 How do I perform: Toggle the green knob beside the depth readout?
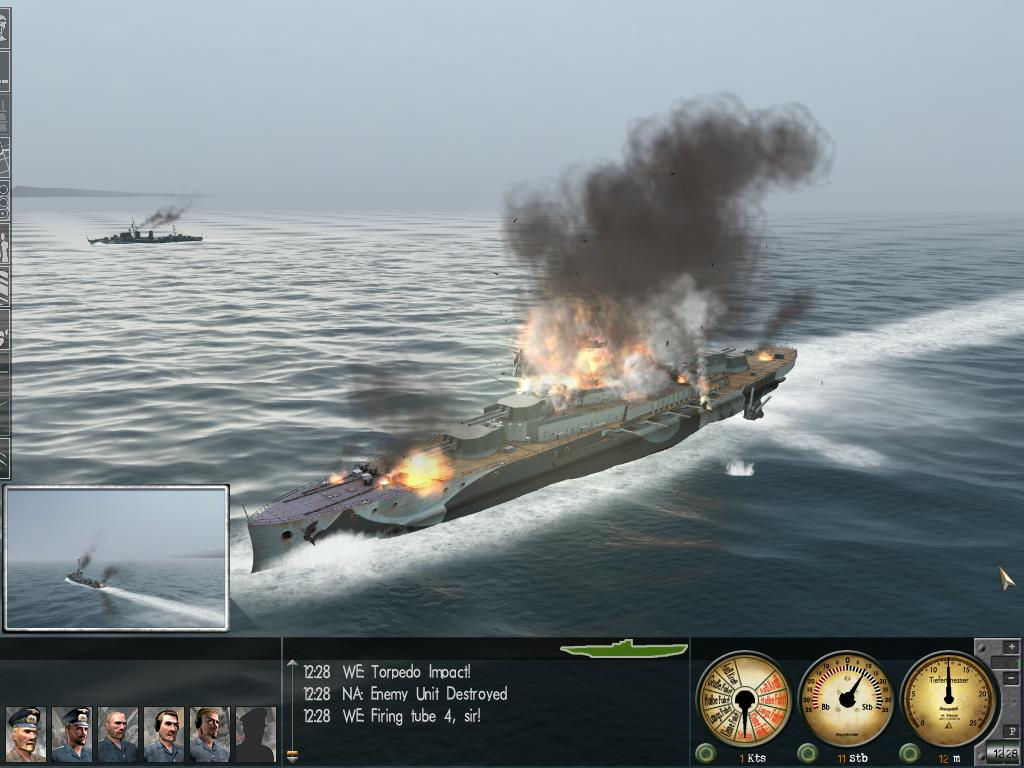click(x=909, y=753)
